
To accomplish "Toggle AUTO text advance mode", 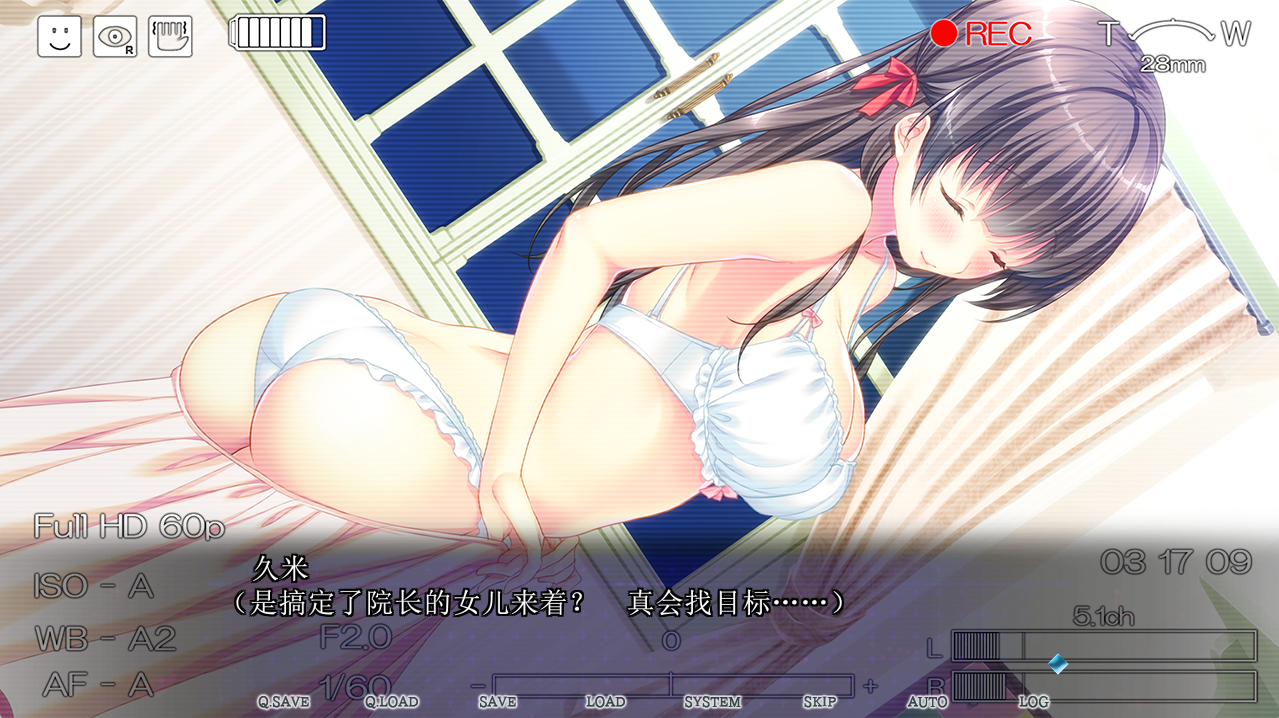I will pyautogui.click(x=927, y=702).
